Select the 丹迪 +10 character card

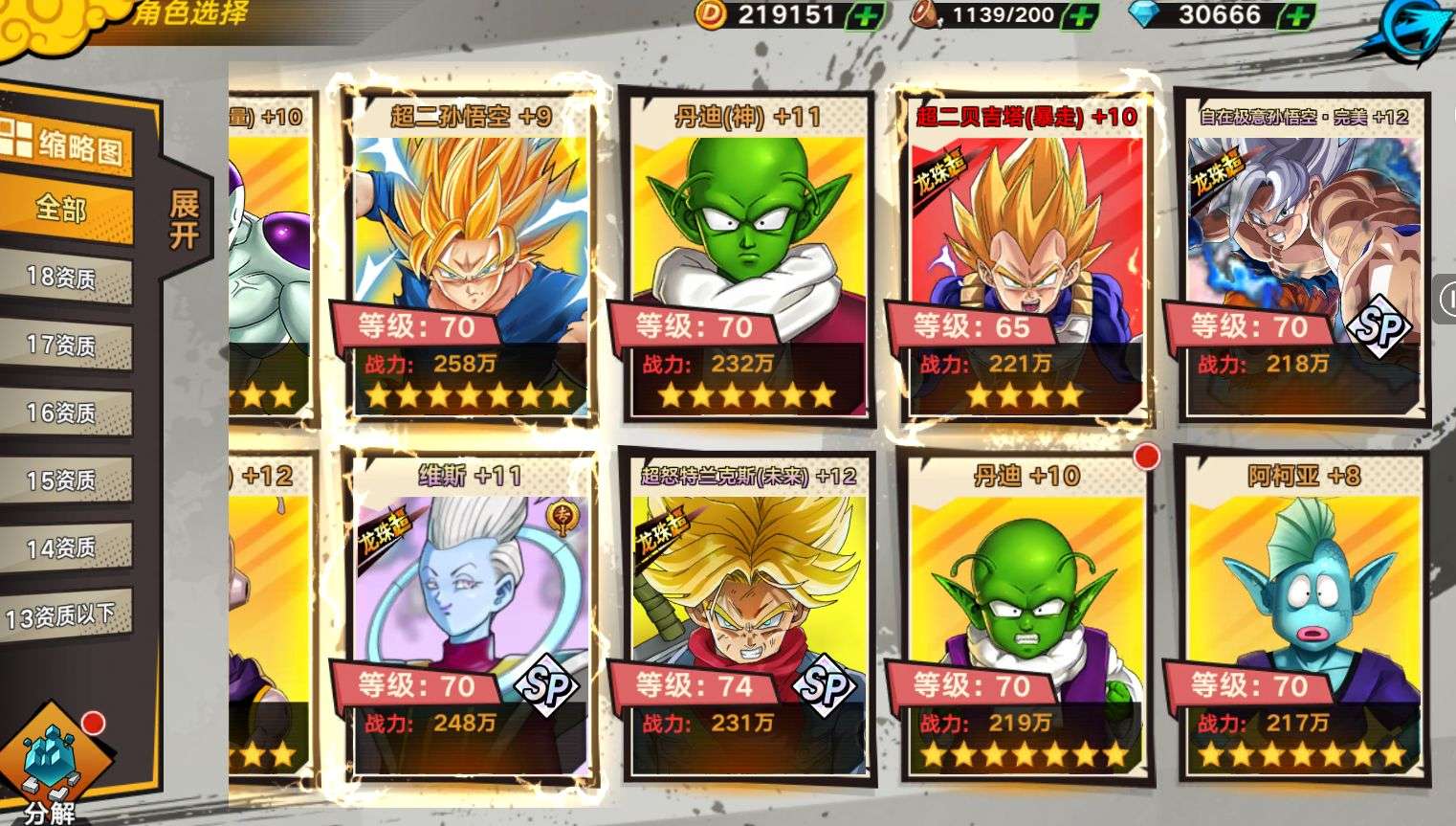click(1025, 613)
